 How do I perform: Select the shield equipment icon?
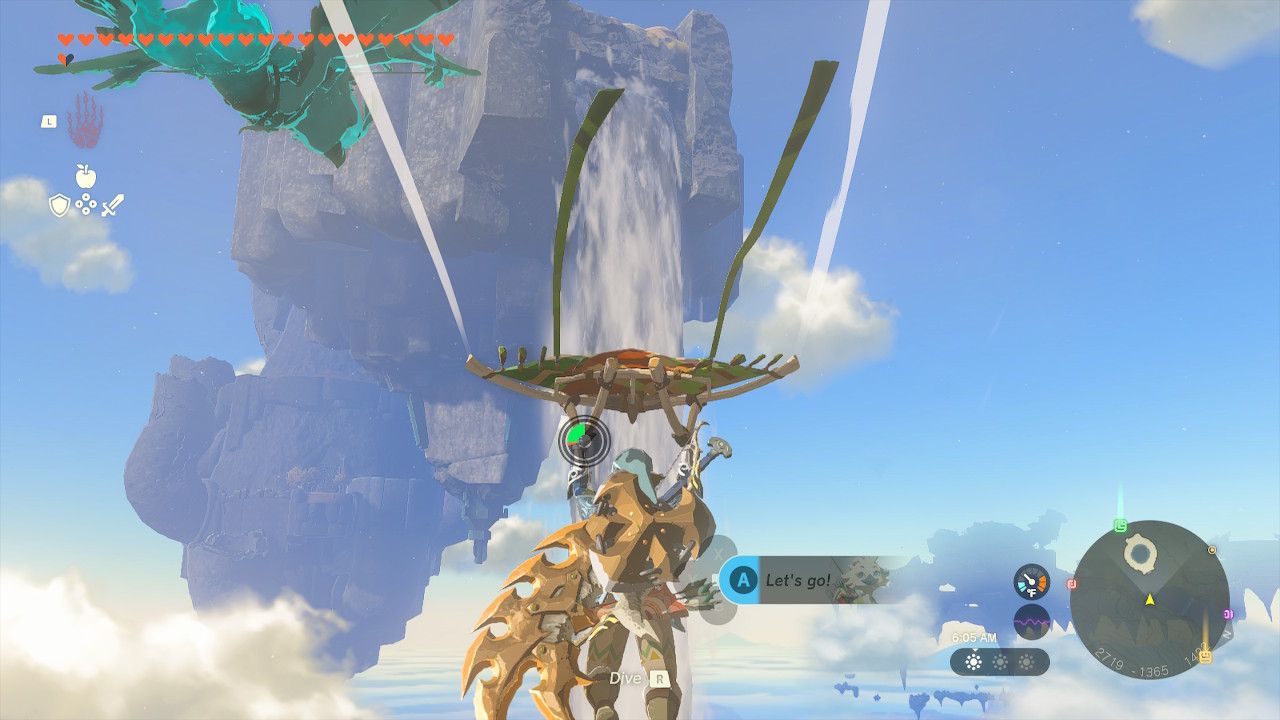click(60, 205)
